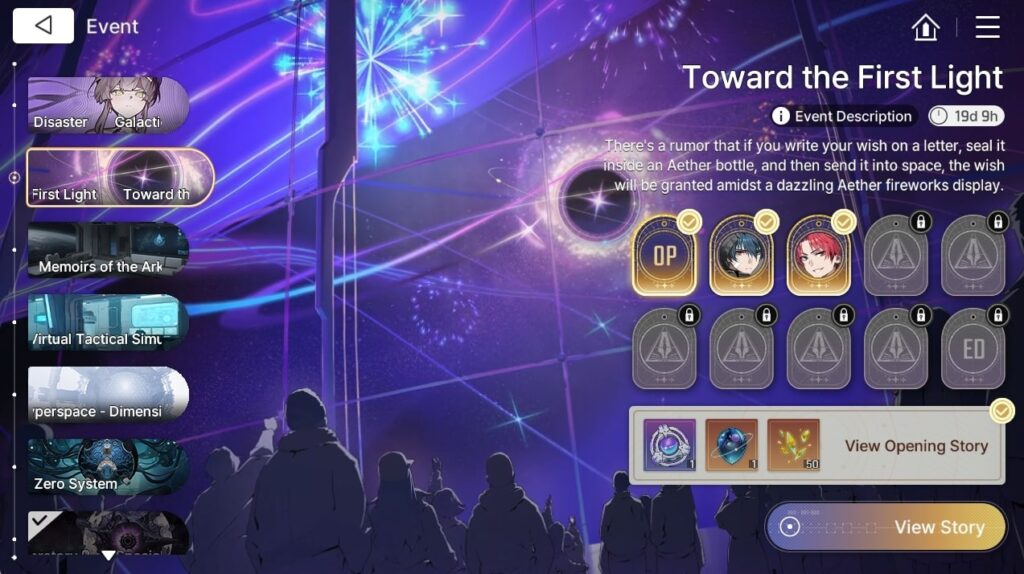1024x574 pixels.
Task: Select the locked ED story tile
Action: pyautogui.click(x=973, y=349)
